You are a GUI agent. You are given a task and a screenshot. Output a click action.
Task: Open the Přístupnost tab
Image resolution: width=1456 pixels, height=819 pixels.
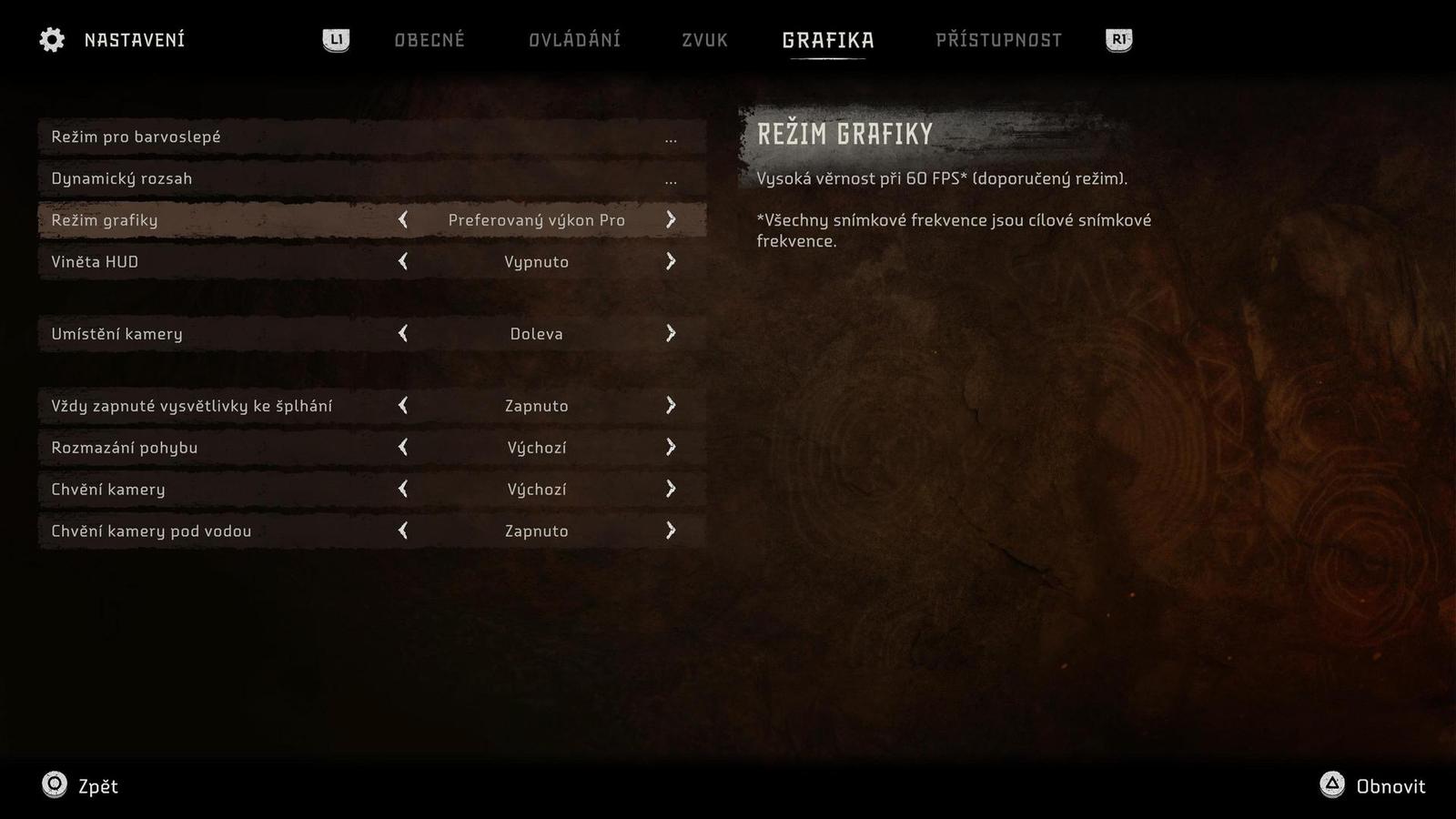click(997, 40)
